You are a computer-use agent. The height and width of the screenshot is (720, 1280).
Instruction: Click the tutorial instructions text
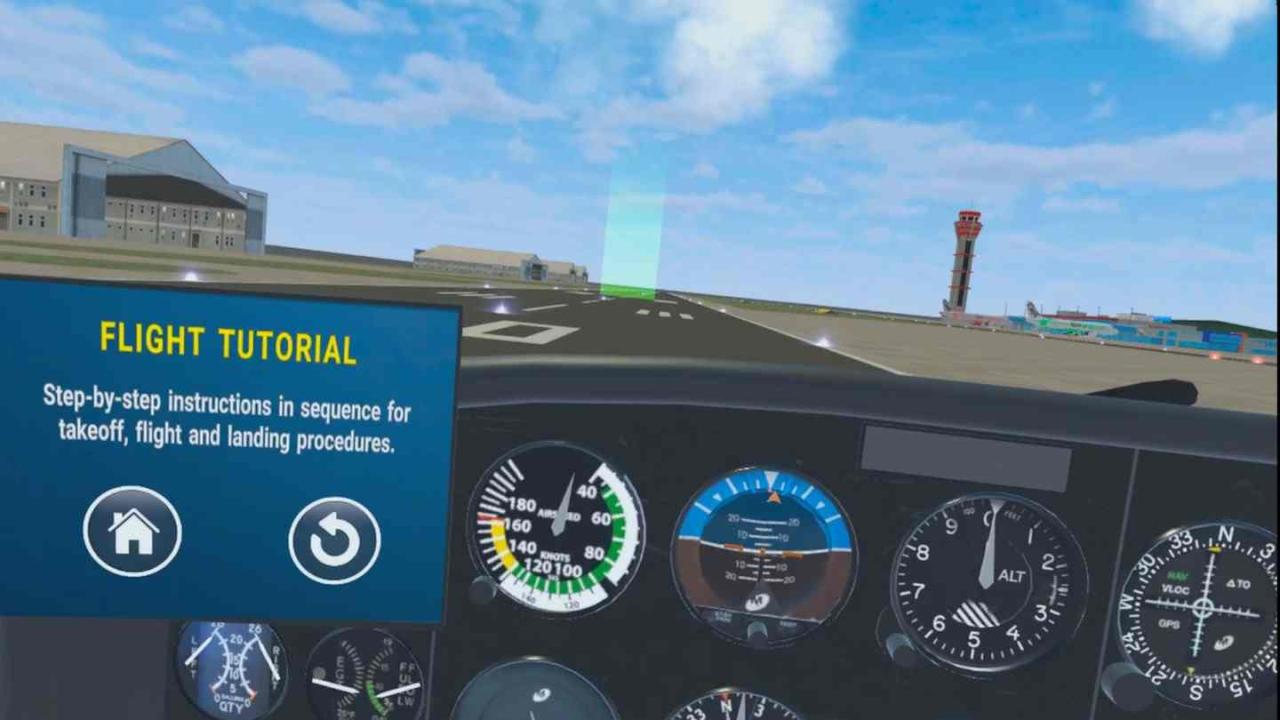[227, 425]
